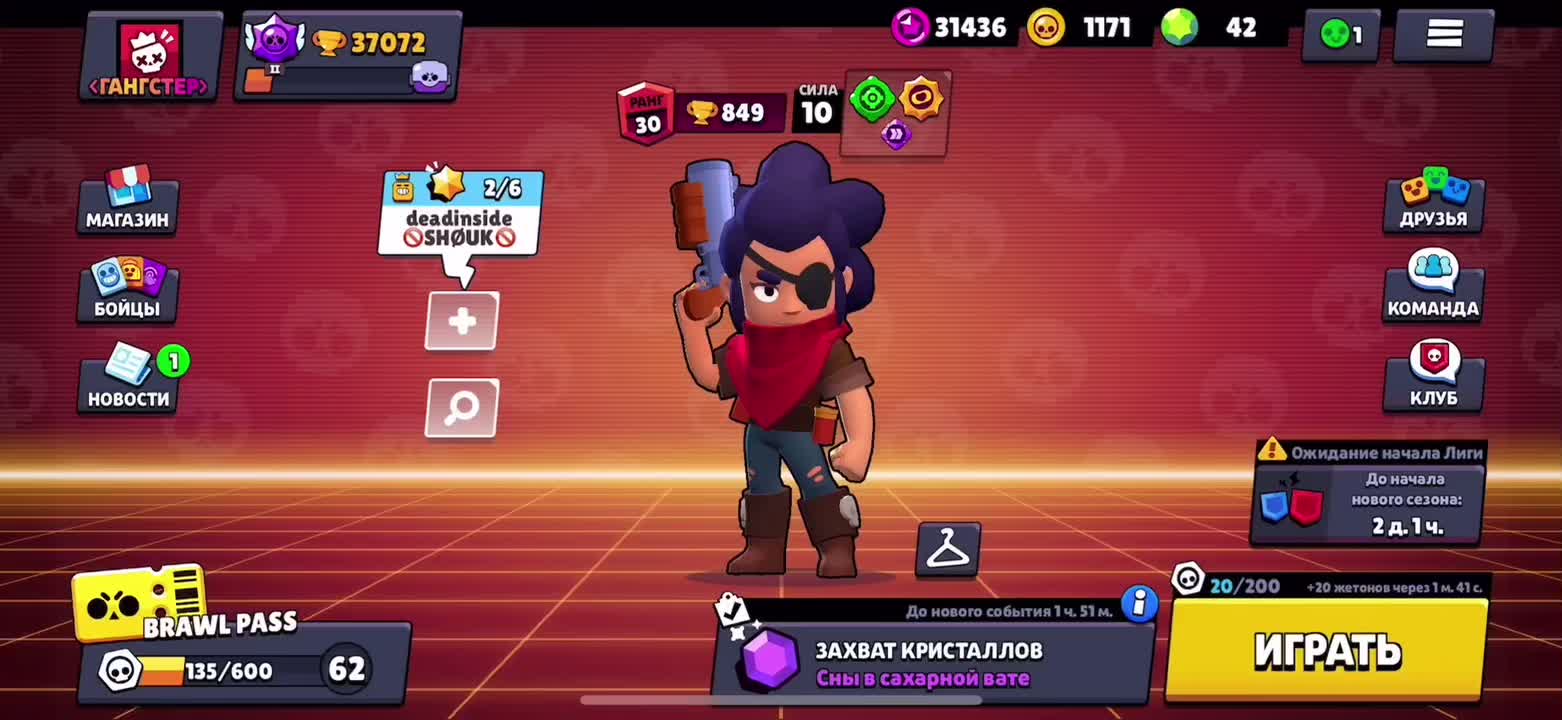Viewport: 1562px width, 720px height.
Task: Open the magnifying glass team search
Action: [461, 407]
